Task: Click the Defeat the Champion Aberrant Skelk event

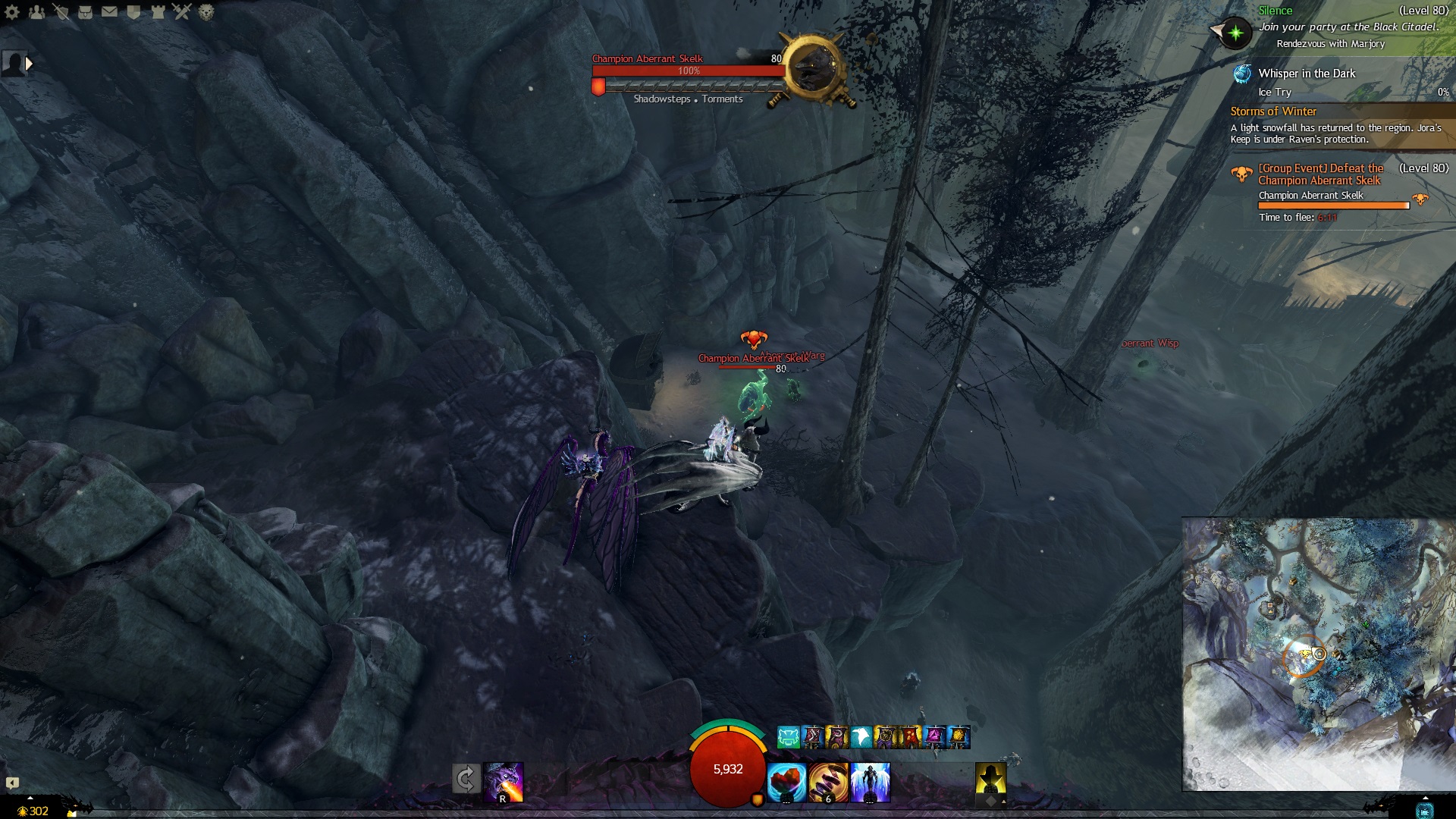Action: (1320, 174)
